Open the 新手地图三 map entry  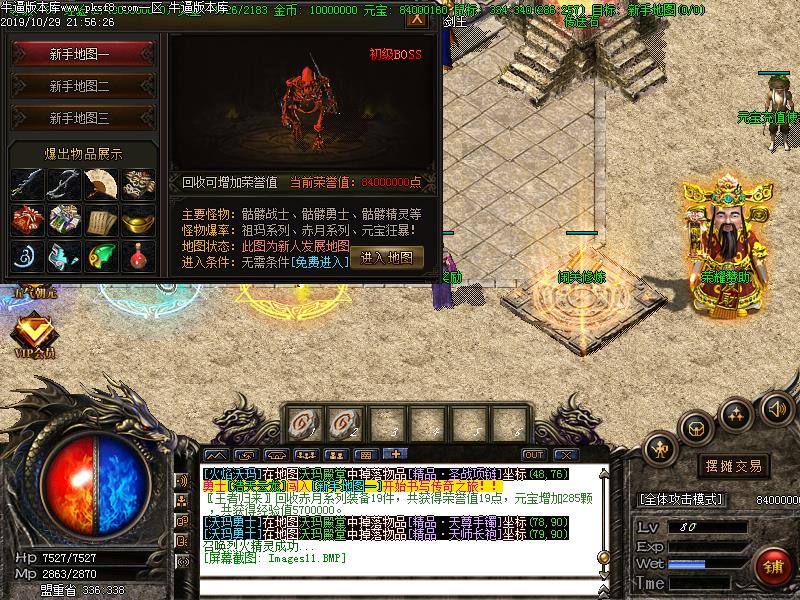coord(80,118)
